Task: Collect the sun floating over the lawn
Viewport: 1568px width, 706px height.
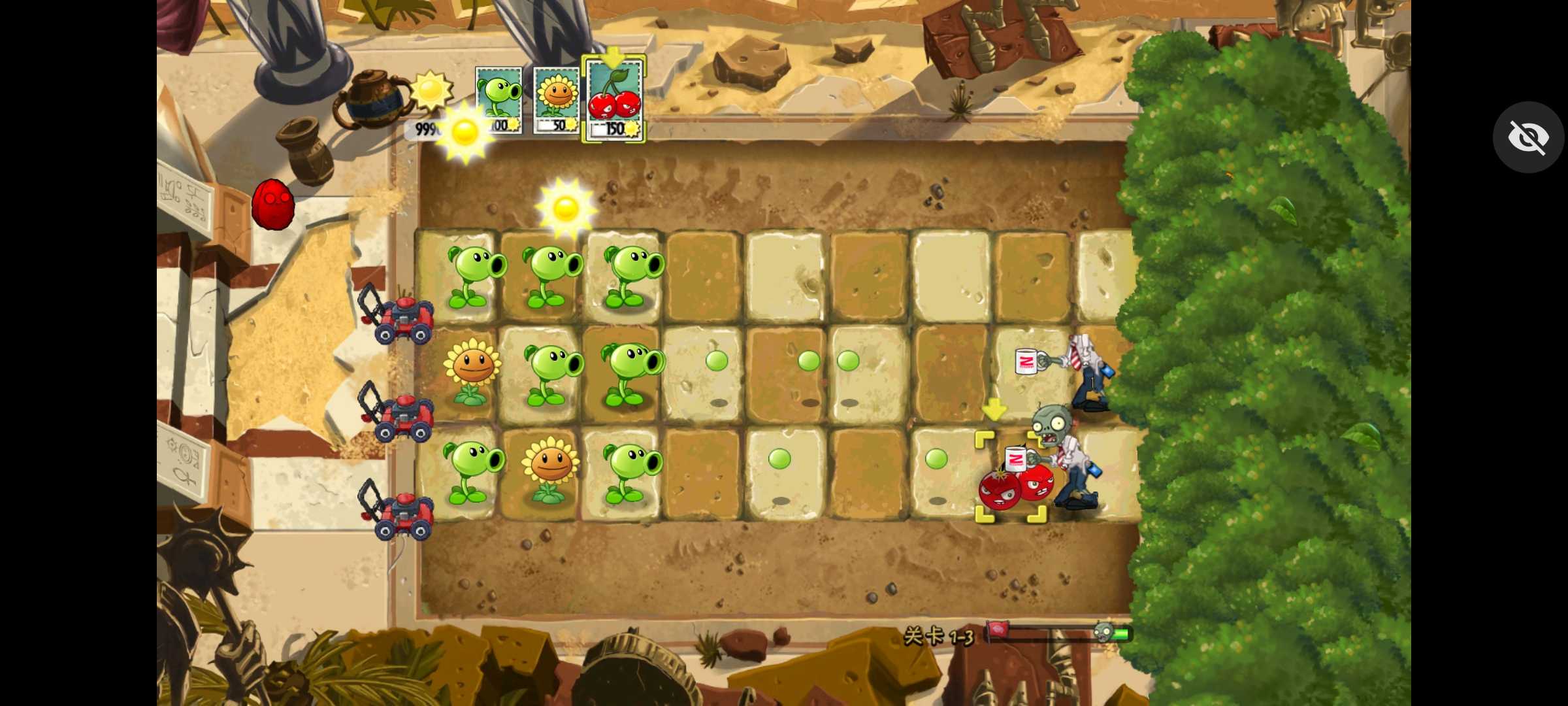Action: click(566, 208)
